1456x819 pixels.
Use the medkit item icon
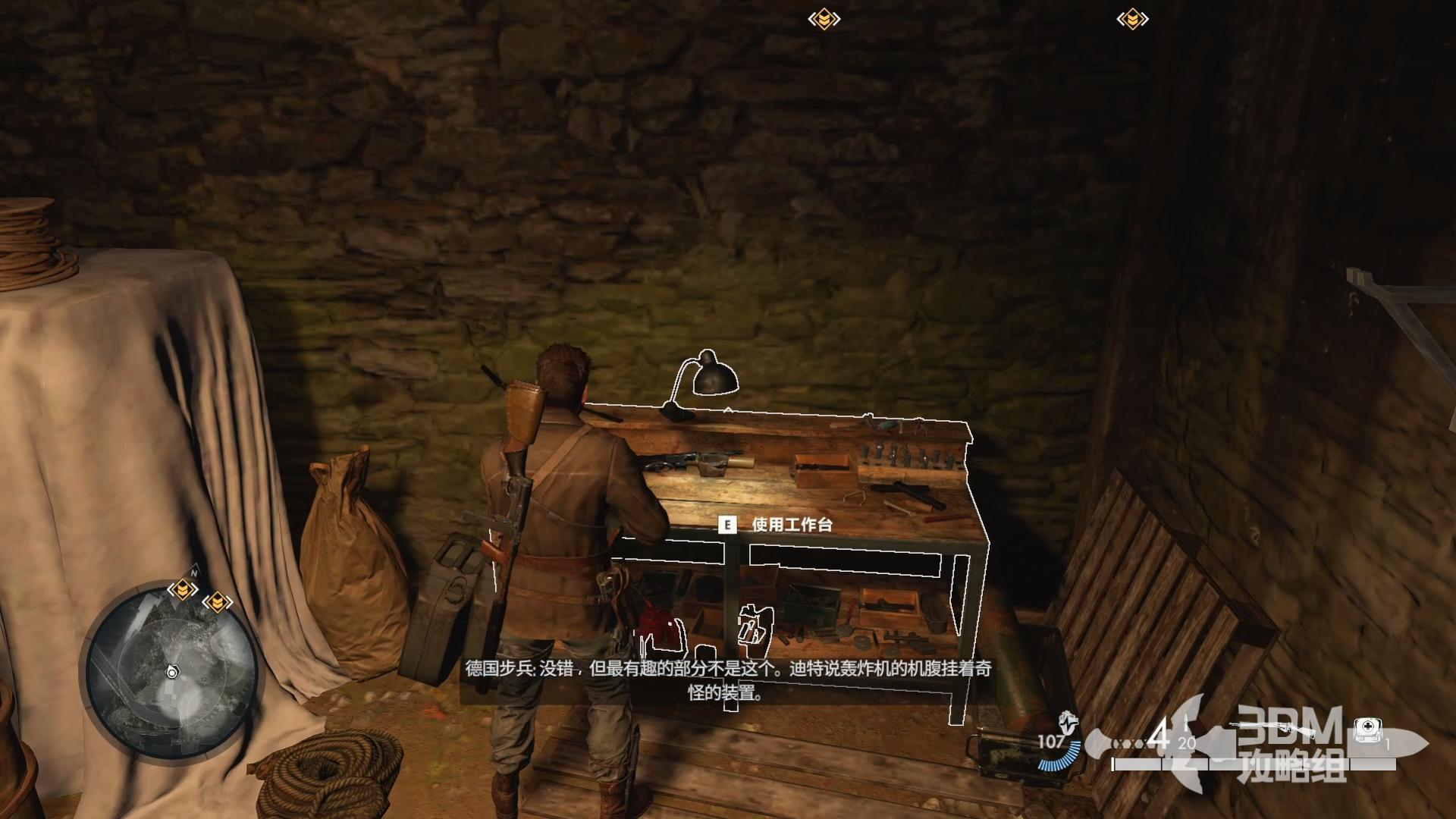1367,730
